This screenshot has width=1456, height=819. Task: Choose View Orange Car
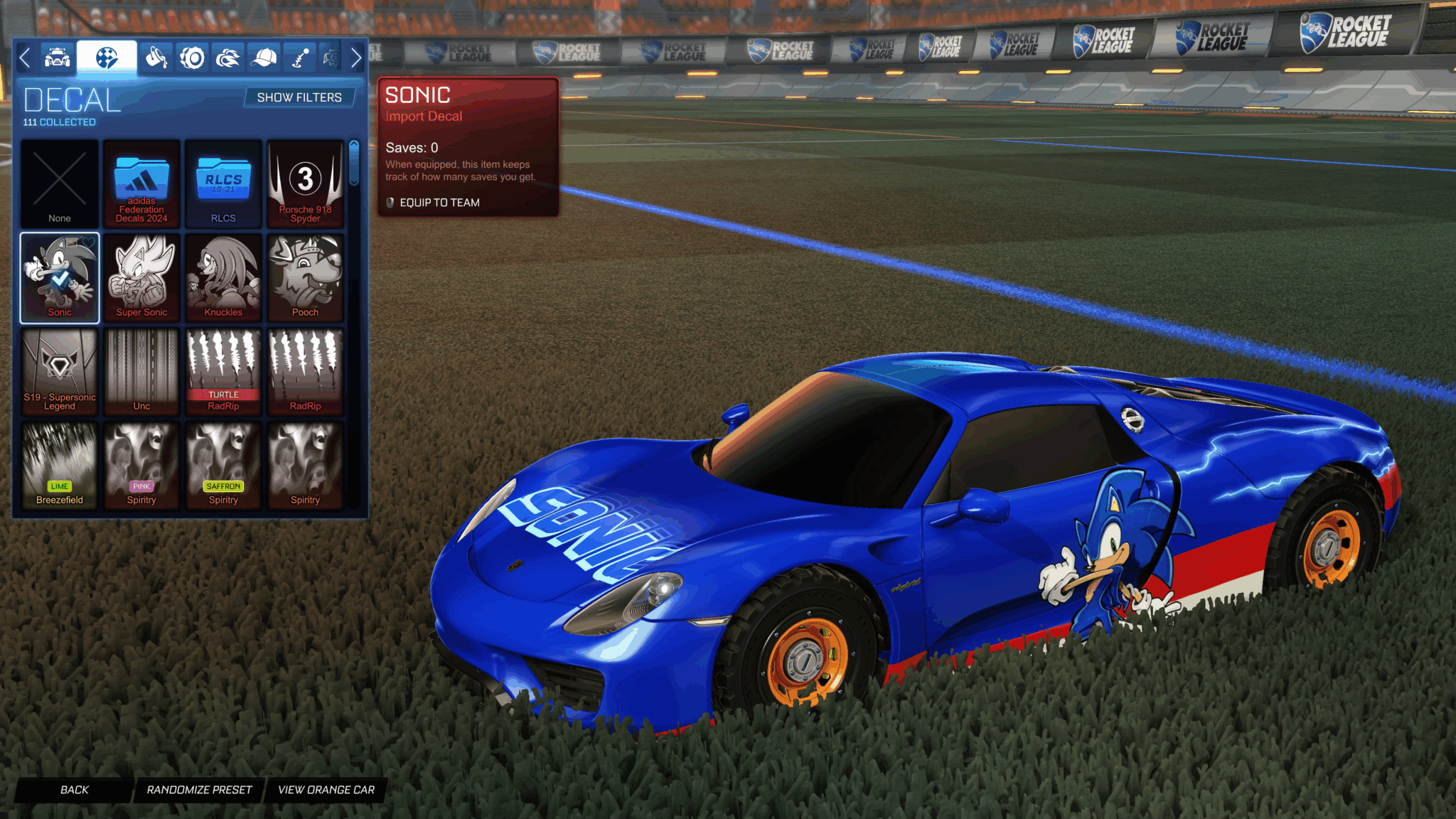tap(326, 790)
